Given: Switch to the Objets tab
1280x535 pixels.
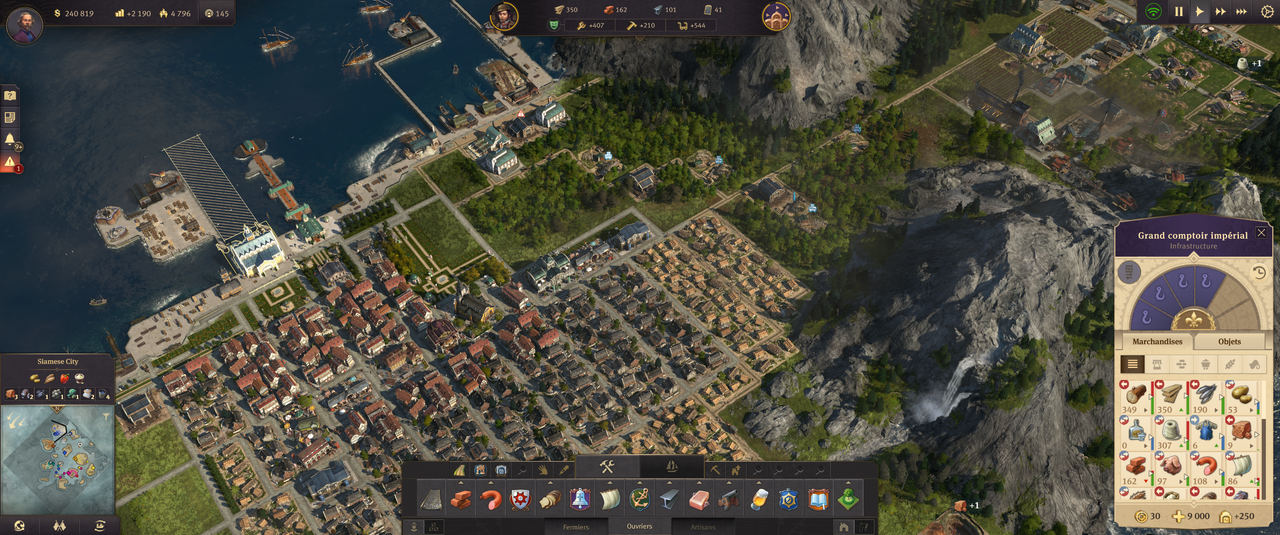Looking at the screenshot, I should [x=1229, y=341].
